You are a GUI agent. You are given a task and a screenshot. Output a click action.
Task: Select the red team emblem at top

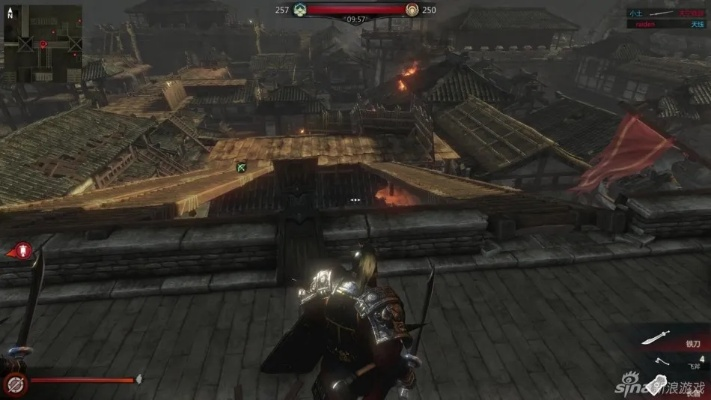coord(412,9)
